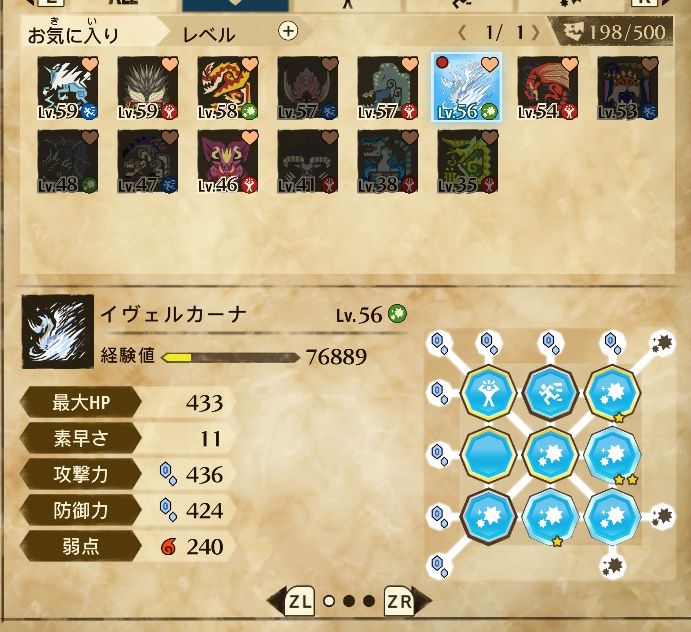
Task: Switch to the last info page dot
Action: [368, 602]
